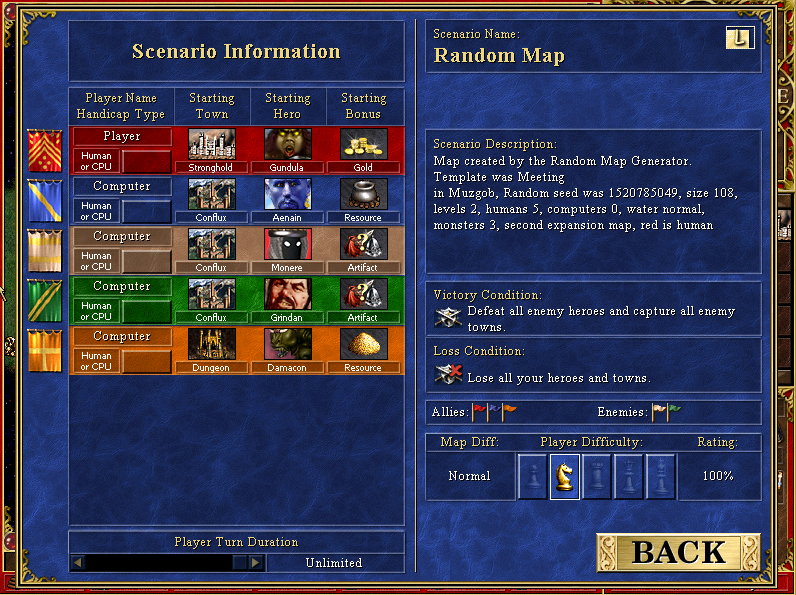Viewport: 796px width, 595px height.
Task: Choose the Damacon hero portrait
Action: (288, 344)
